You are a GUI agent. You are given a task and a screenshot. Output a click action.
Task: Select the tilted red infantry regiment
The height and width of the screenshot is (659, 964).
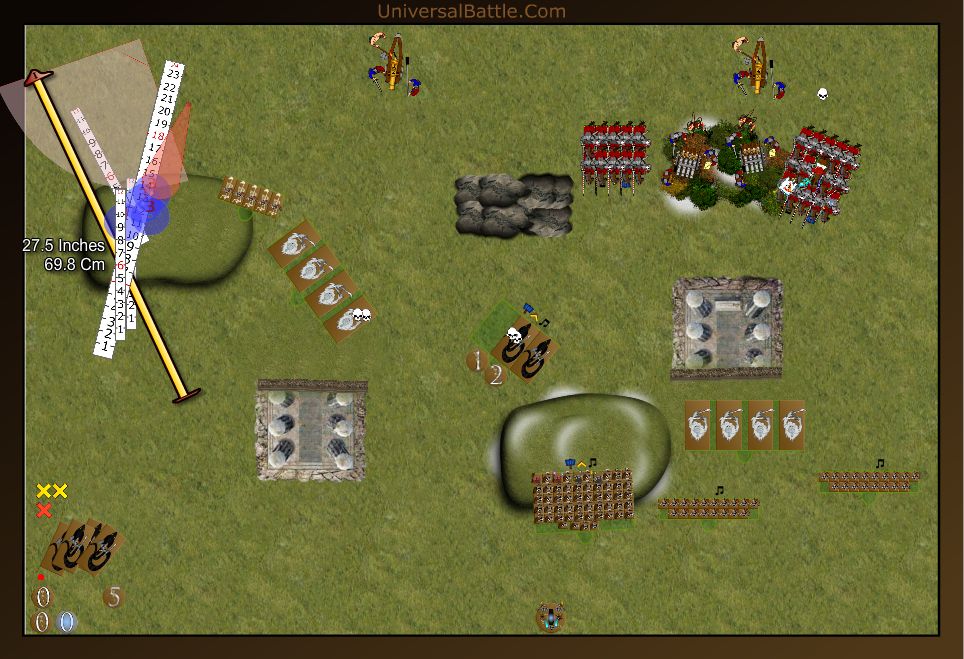(823, 171)
